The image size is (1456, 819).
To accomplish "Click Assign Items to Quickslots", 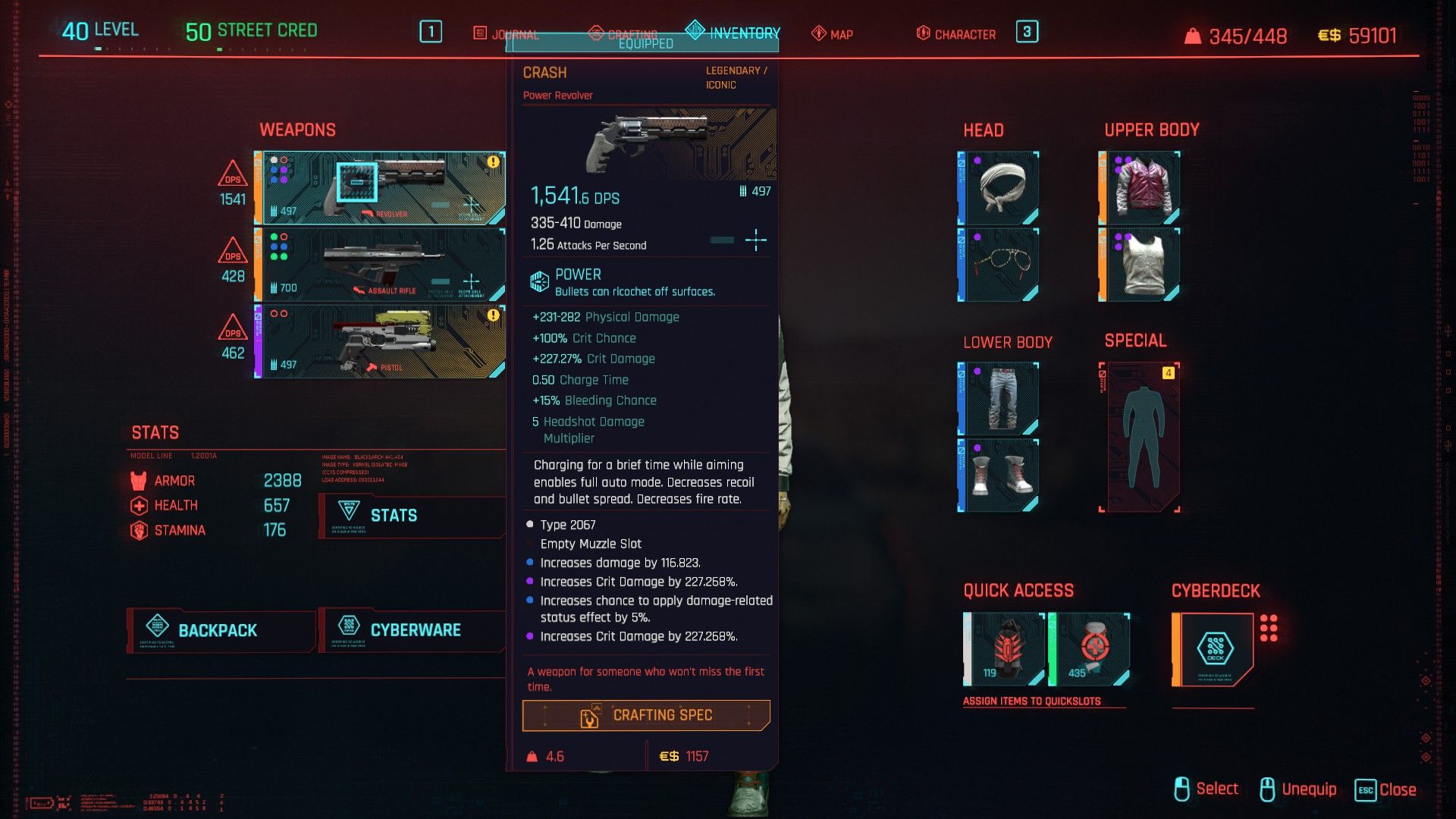I will (x=1033, y=701).
